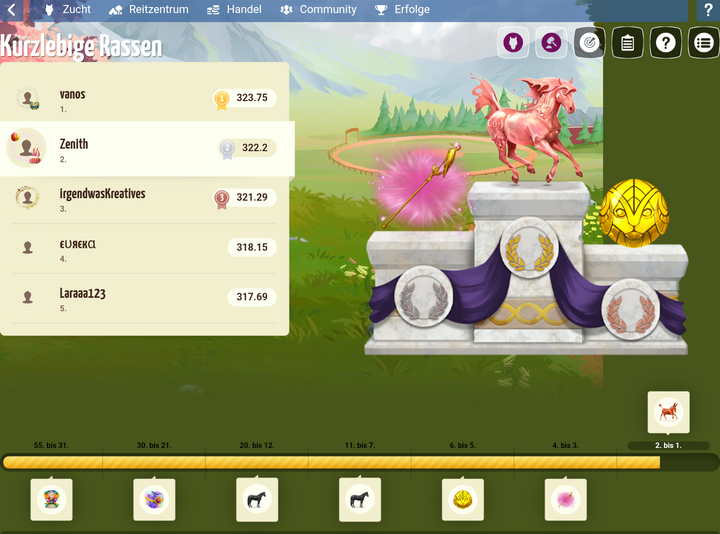View the rank 2 to 1 horse reward
Viewport: 720px width, 534px height.
click(668, 411)
